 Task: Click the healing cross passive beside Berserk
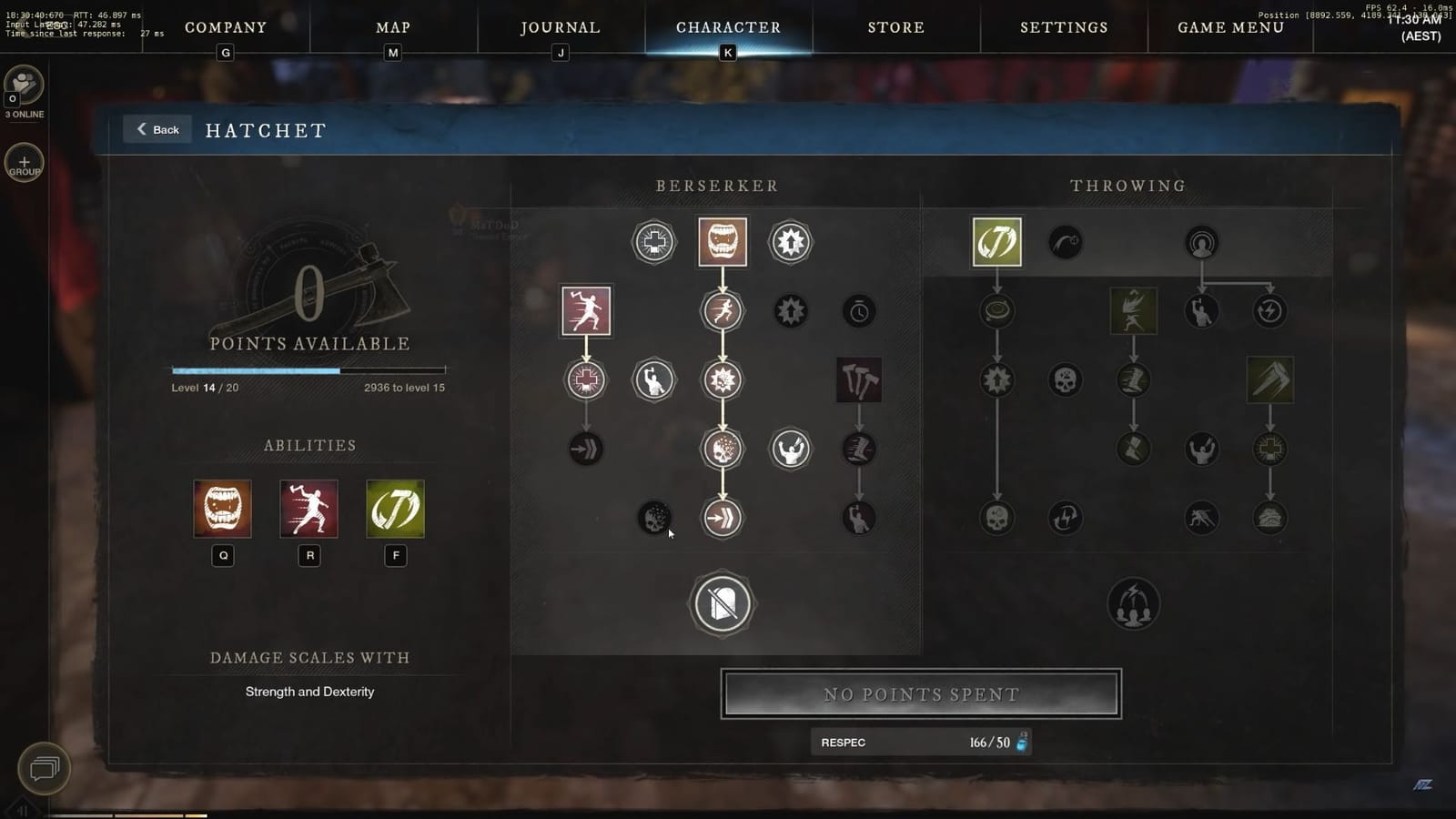(652, 241)
